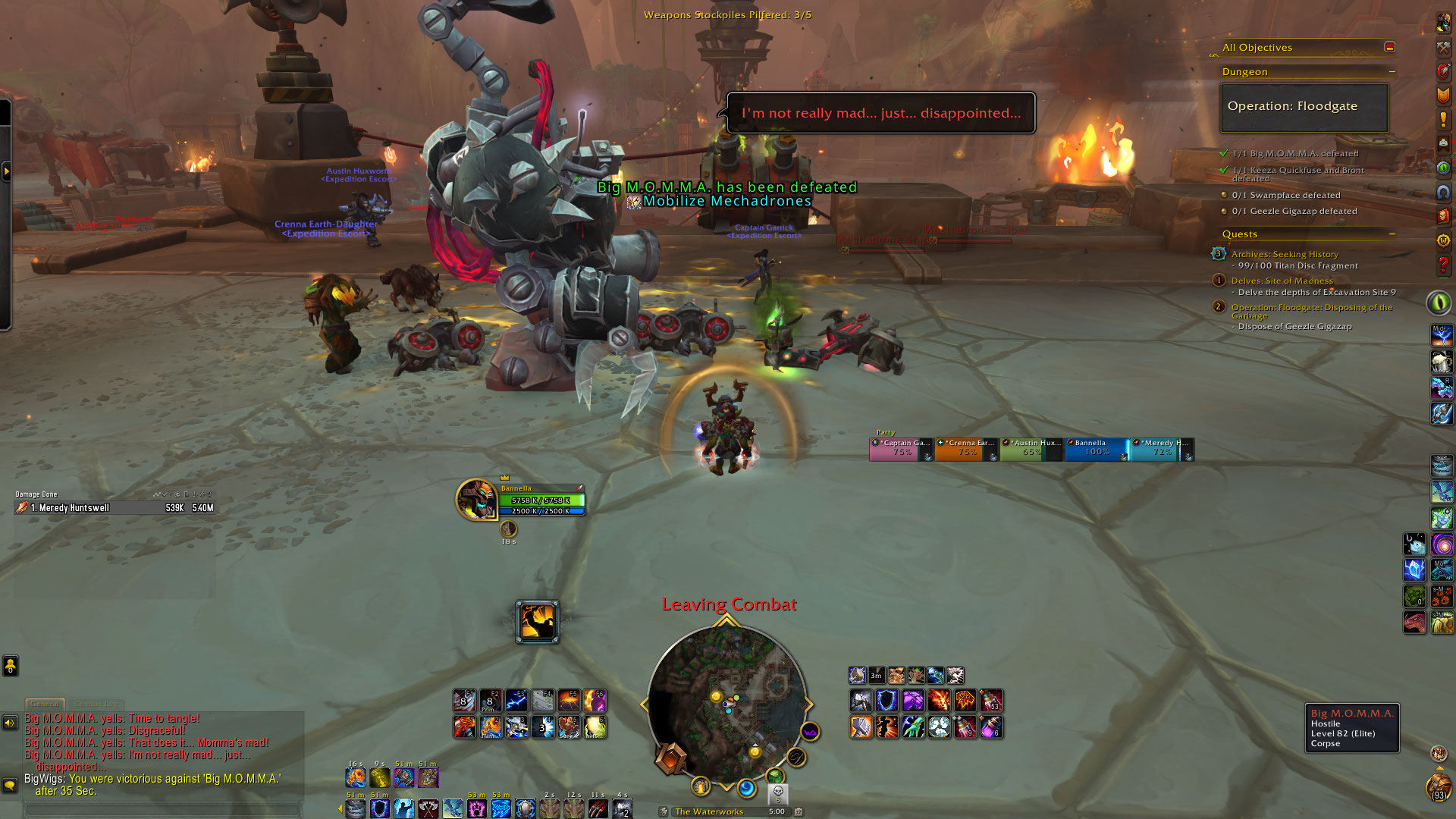Select the Delves: Site of Madness quest
Viewport: 1456px width, 819px height.
[1282, 281]
